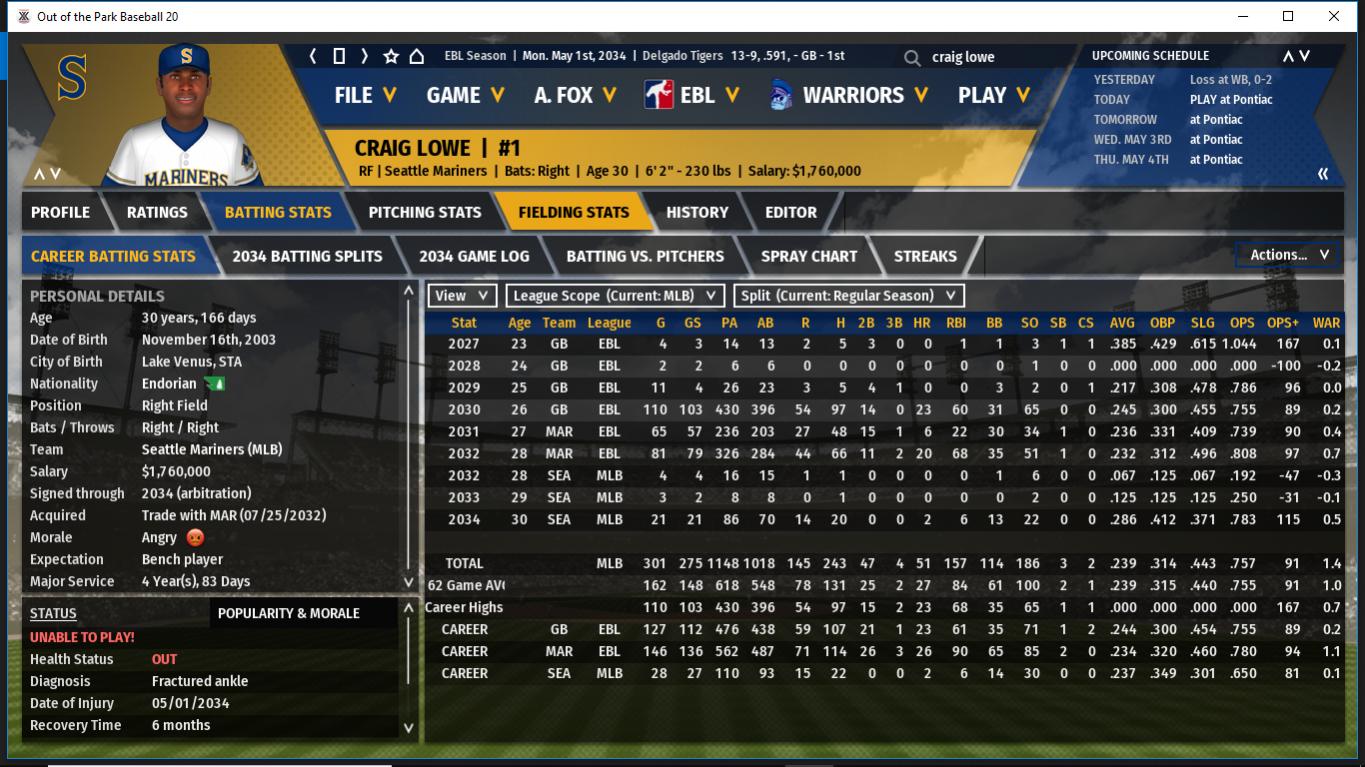The height and width of the screenshot is (767, 1365).
Task: Open the FILE menu
Action: [x=365, y=95]
